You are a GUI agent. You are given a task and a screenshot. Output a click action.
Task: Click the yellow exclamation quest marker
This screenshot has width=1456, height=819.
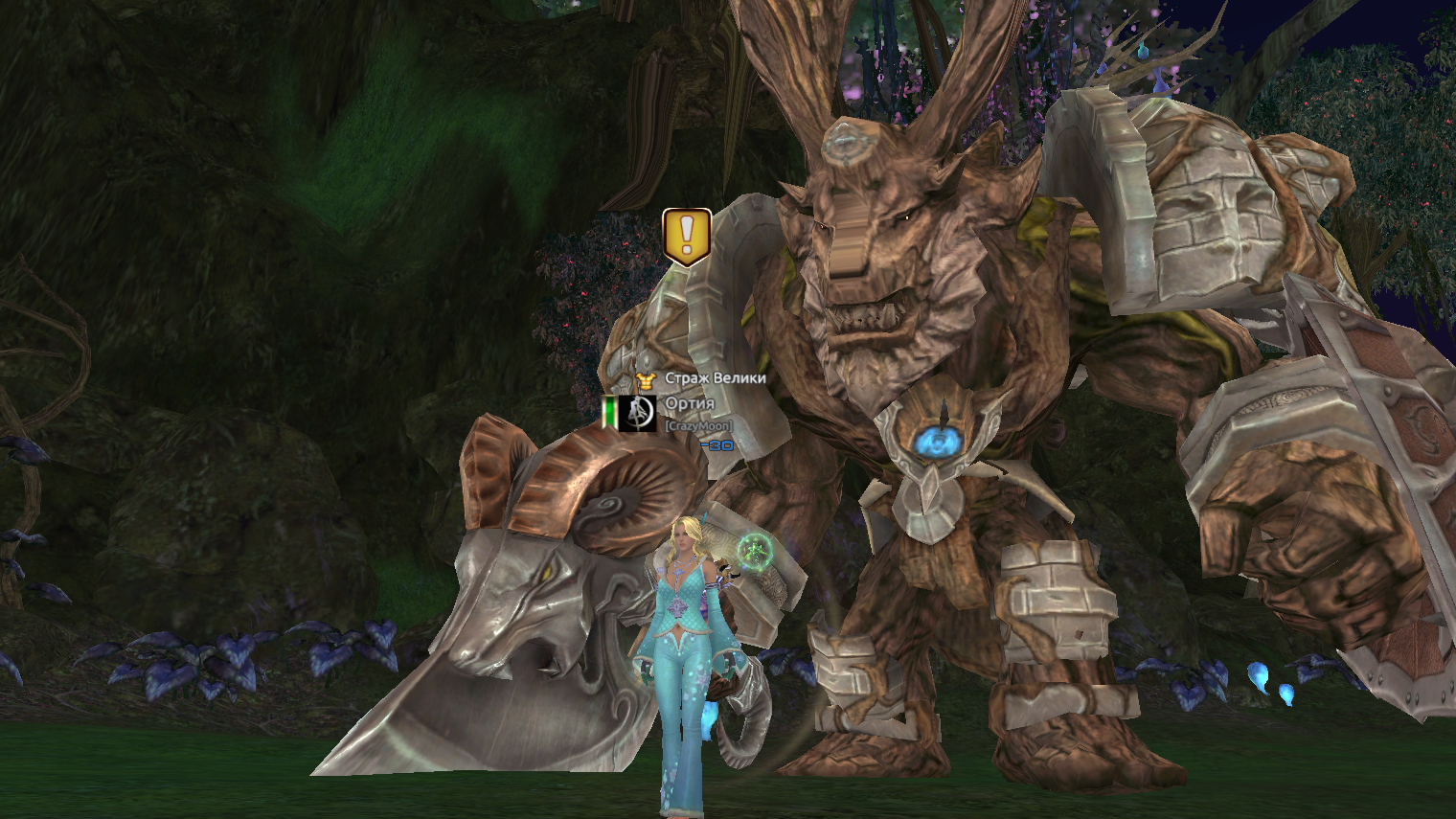[686, 236]
